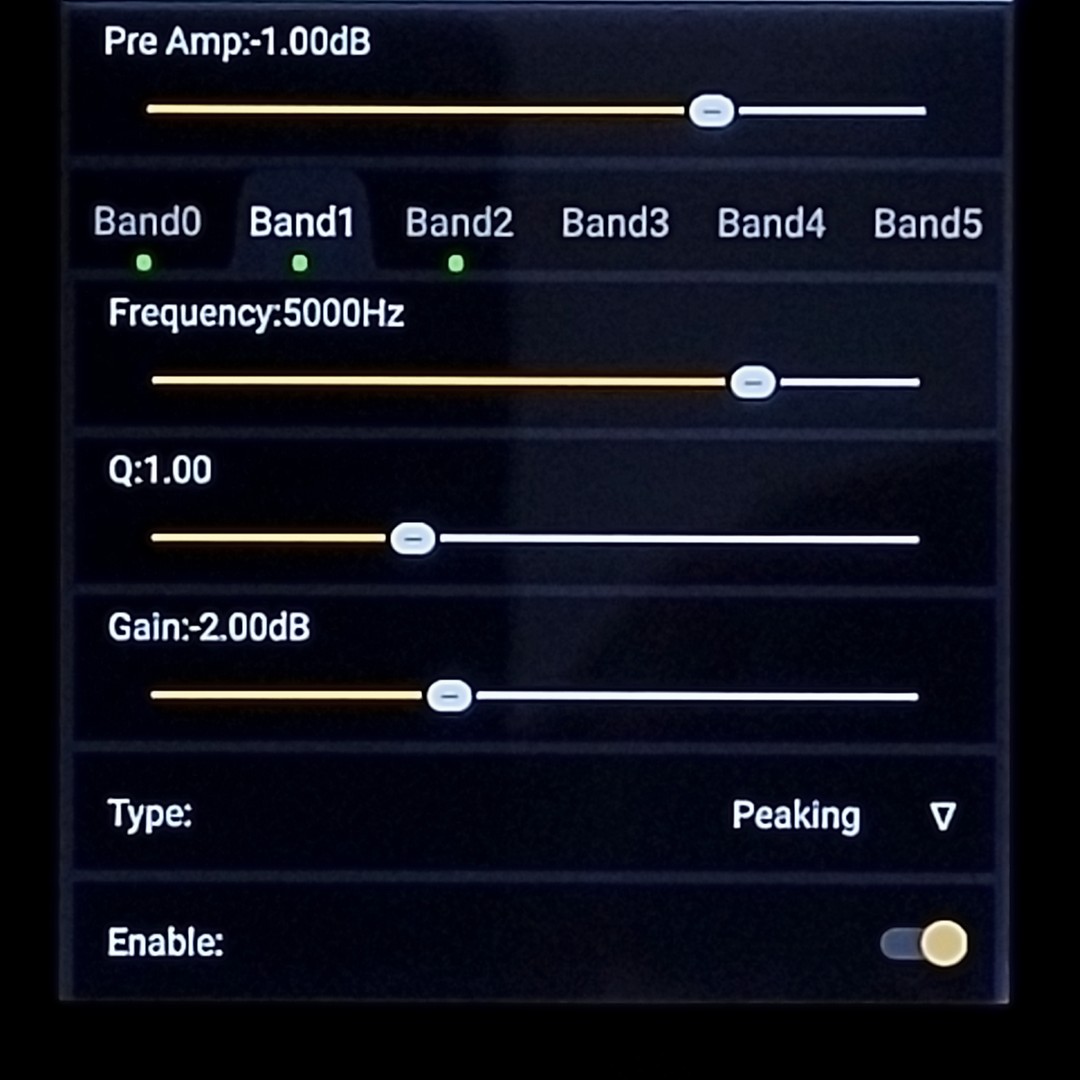
Task: Show the Band5 tab
Action: 927,223
